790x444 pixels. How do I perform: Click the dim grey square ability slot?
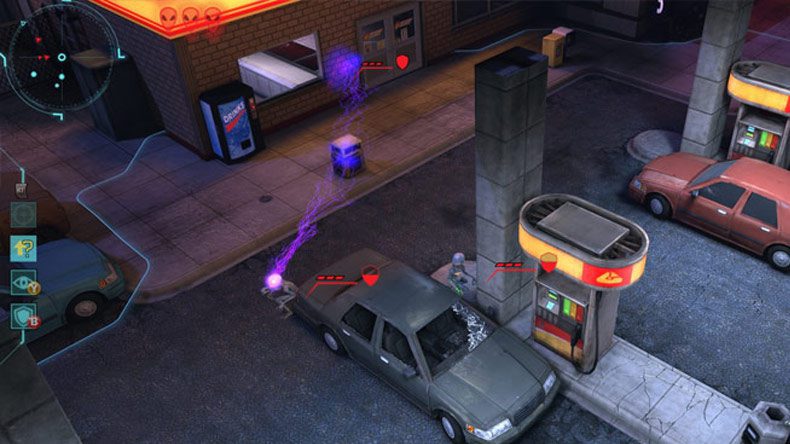click(x=24, y=214)
